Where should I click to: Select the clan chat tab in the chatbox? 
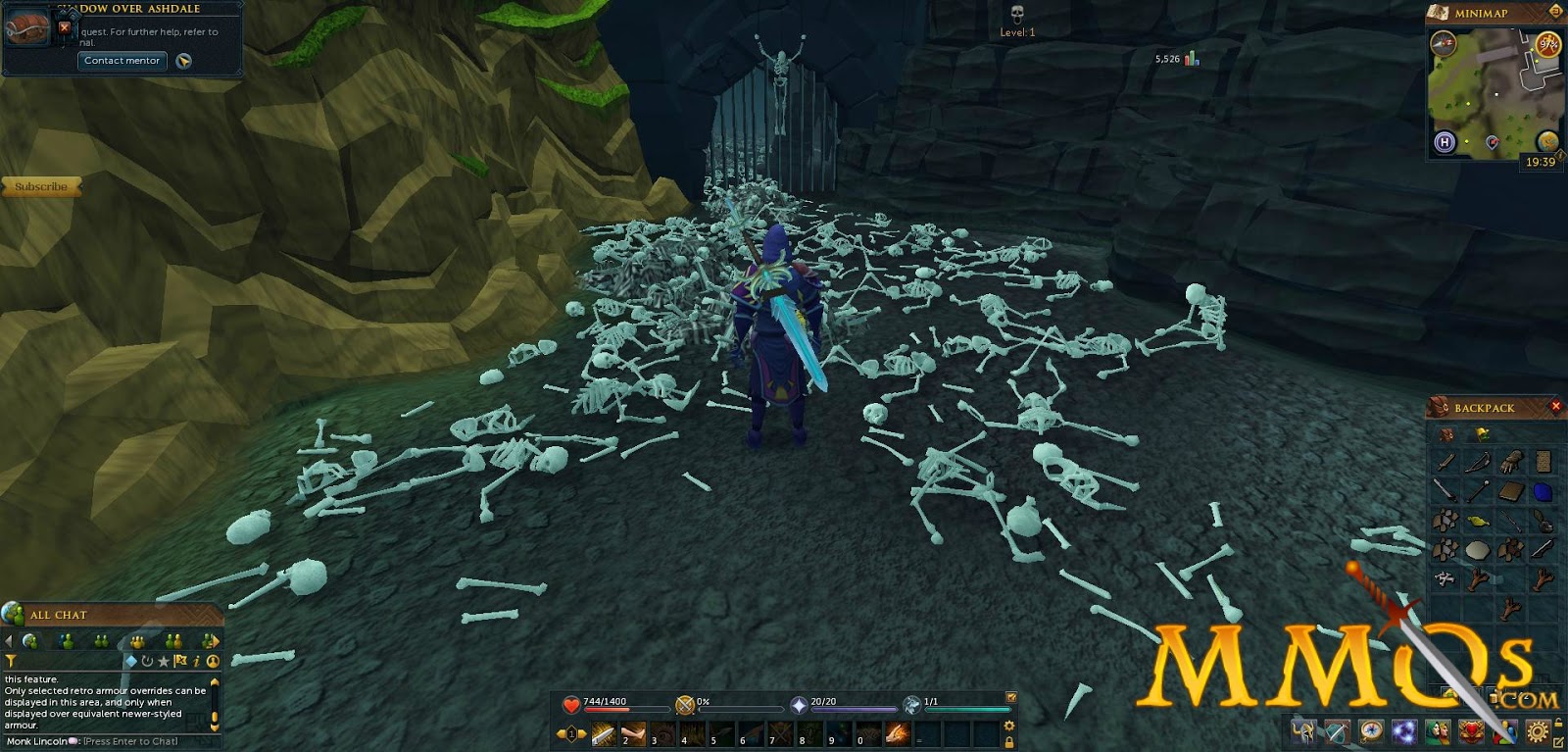pos(137,641)
